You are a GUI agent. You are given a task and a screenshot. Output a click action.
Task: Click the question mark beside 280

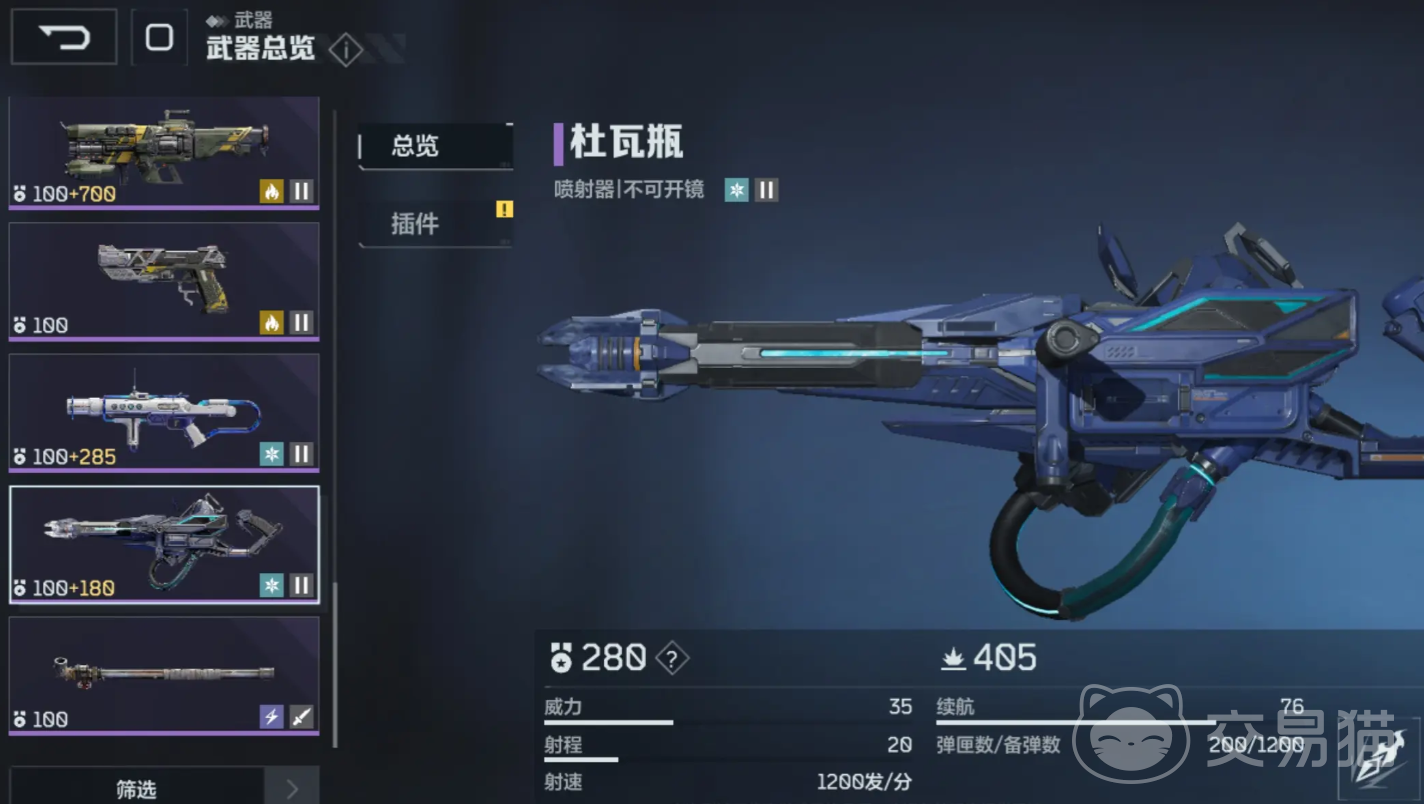pyautogui.click(x=672, y=658)
